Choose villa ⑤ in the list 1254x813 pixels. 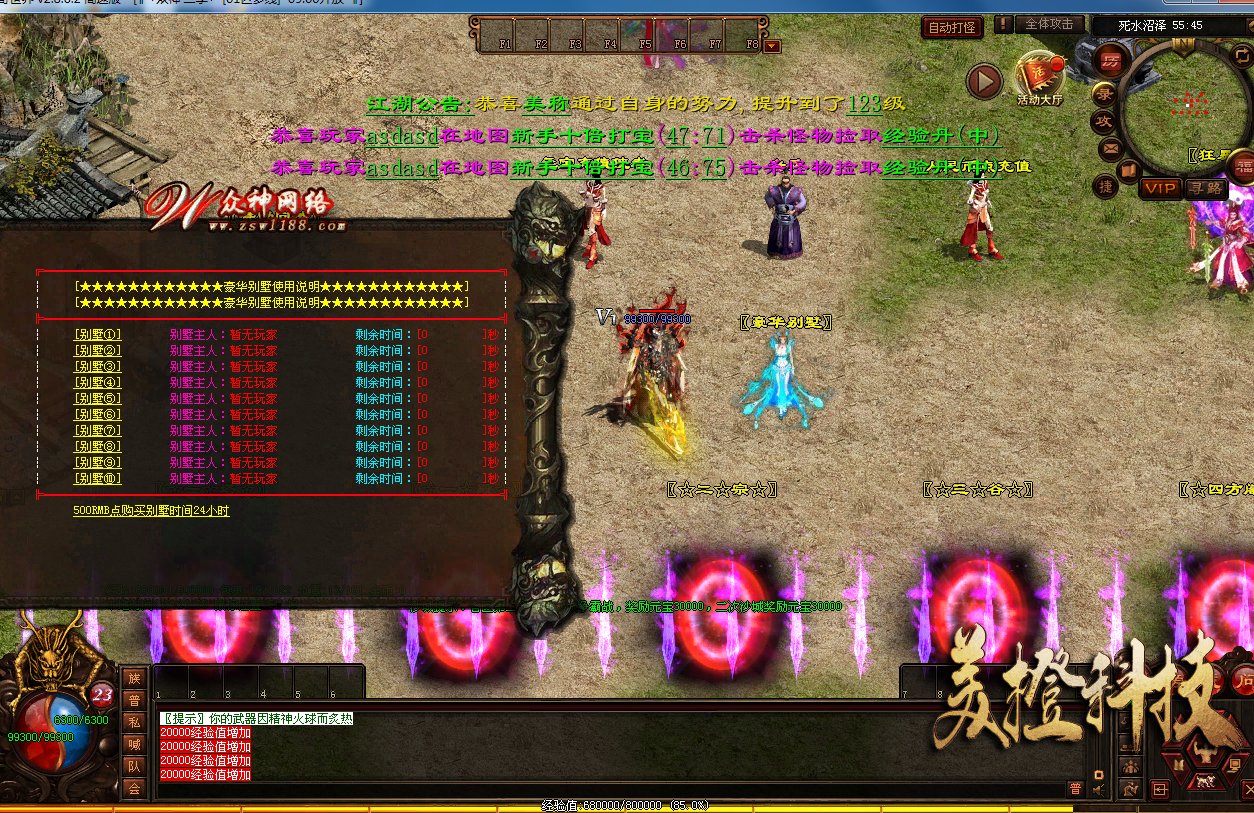tap(97, 399)
